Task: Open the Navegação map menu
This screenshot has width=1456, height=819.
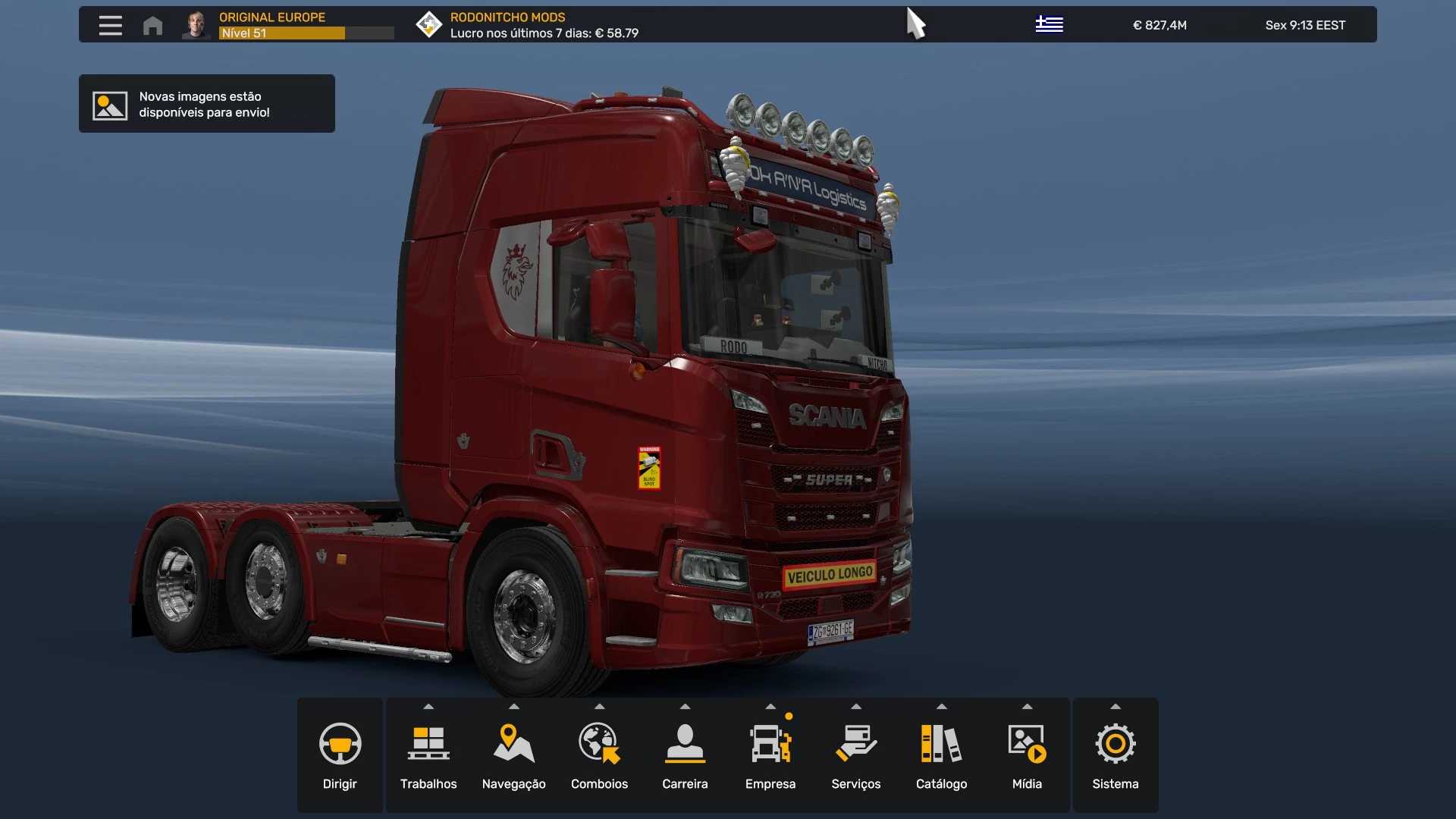Action: [x=513, y=755]
